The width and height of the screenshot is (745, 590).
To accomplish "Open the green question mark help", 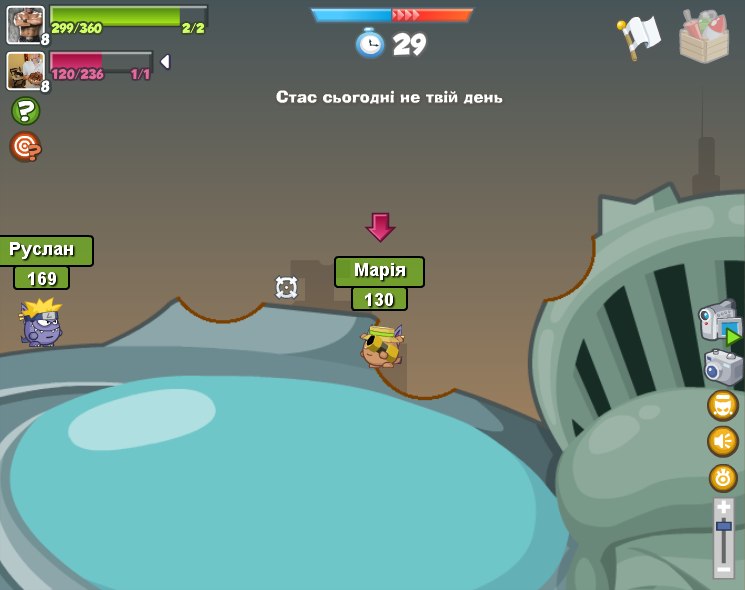I will click(x=25, y=111).
